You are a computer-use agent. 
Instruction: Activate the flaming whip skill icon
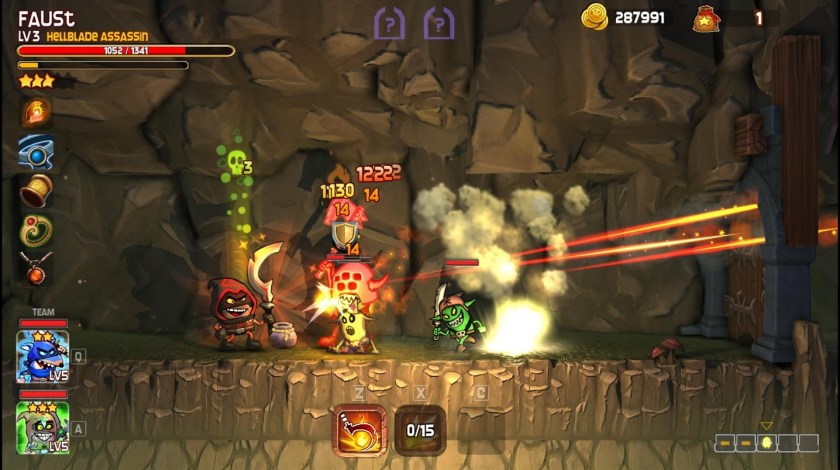[x=360, y=429]
